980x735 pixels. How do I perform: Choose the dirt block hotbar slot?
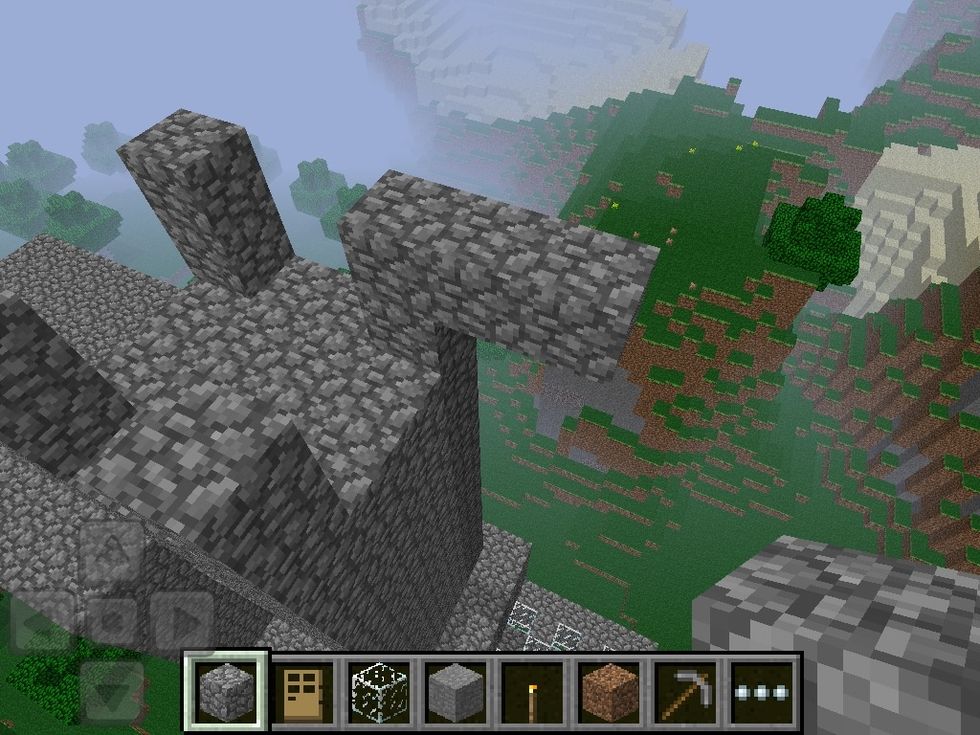click(609, 691)
